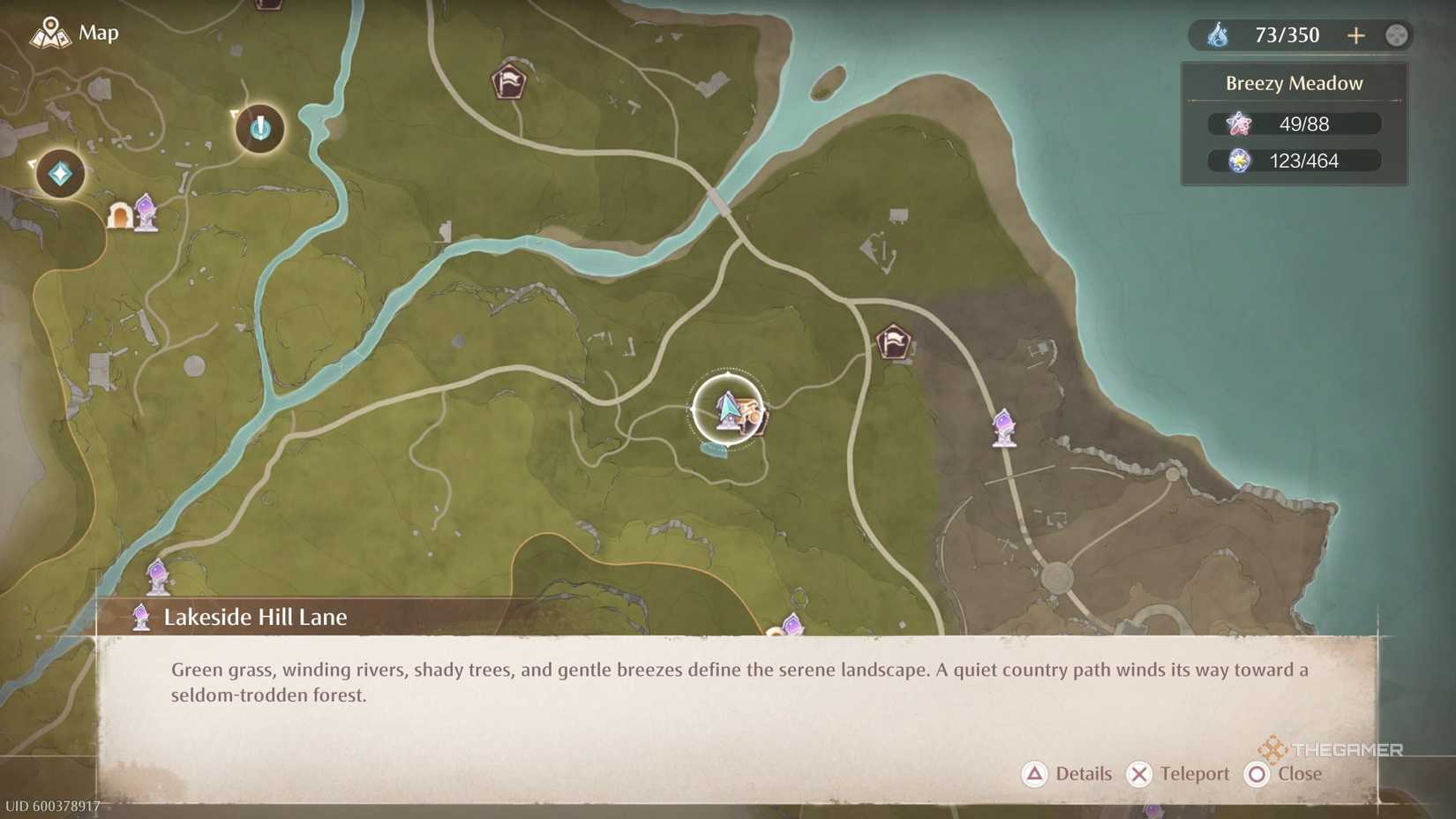Select the warp spire marker on the eastern cliff path

tap(1003, 428)
